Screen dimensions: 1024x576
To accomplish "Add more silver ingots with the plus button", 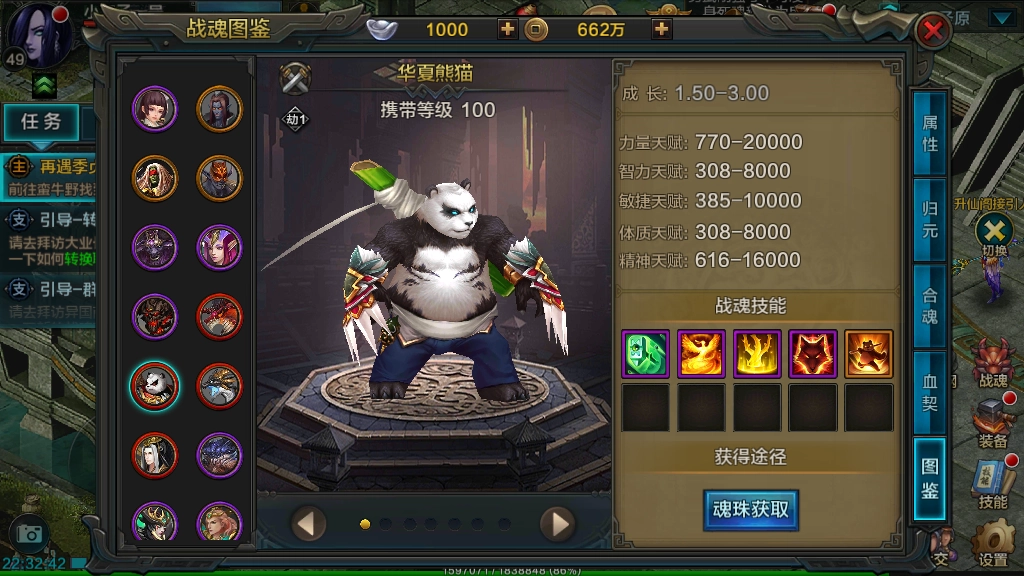I will pos(508,29).
